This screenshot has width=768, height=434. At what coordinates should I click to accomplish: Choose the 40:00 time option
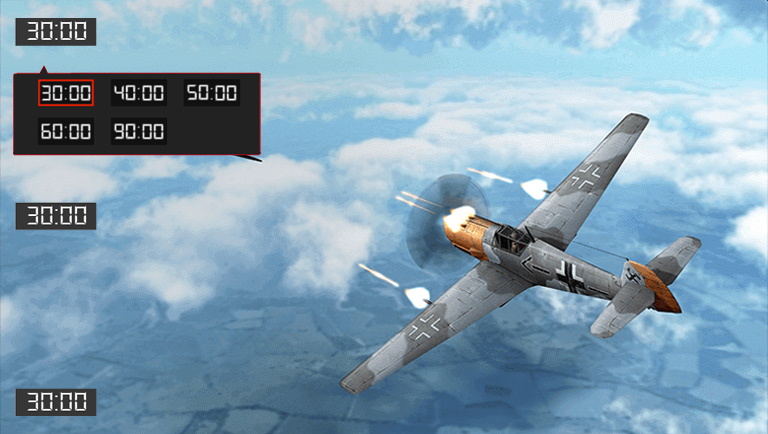click(138, 93)
